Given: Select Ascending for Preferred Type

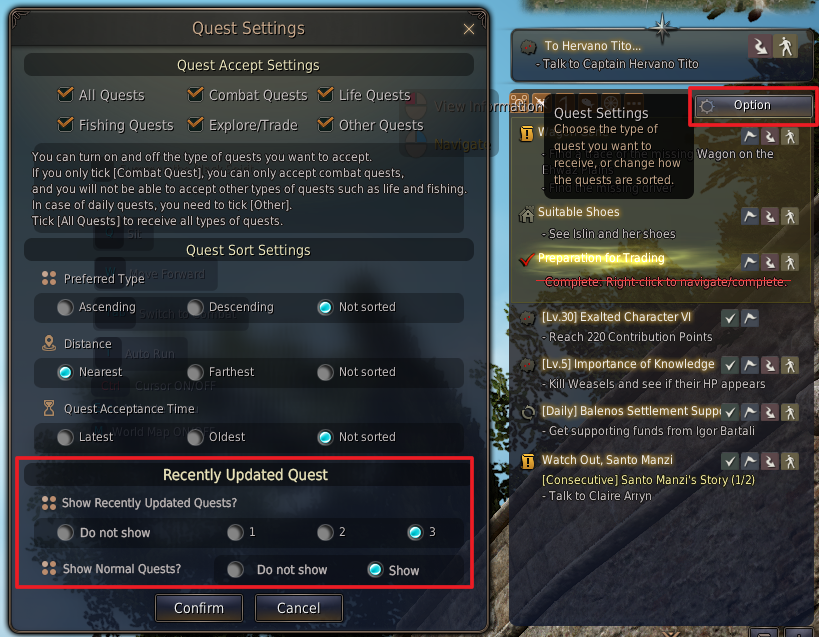Looking at the screenshot, I should (x=66, y=307).
